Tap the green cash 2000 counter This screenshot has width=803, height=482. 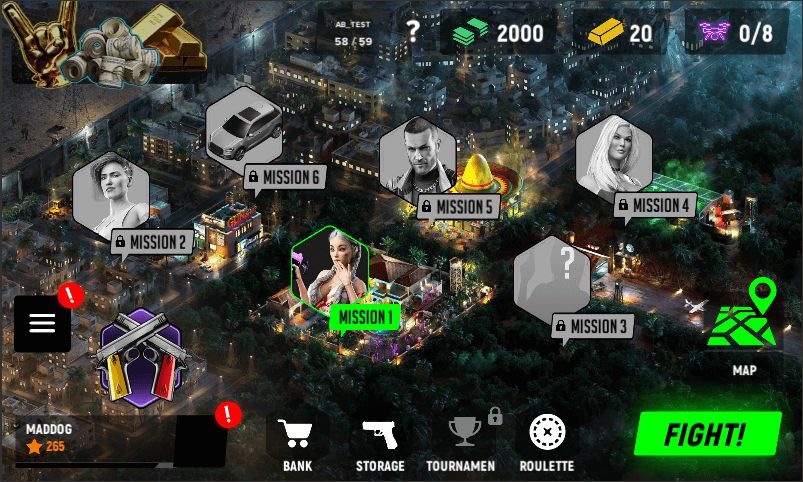(x=496, y=33)
